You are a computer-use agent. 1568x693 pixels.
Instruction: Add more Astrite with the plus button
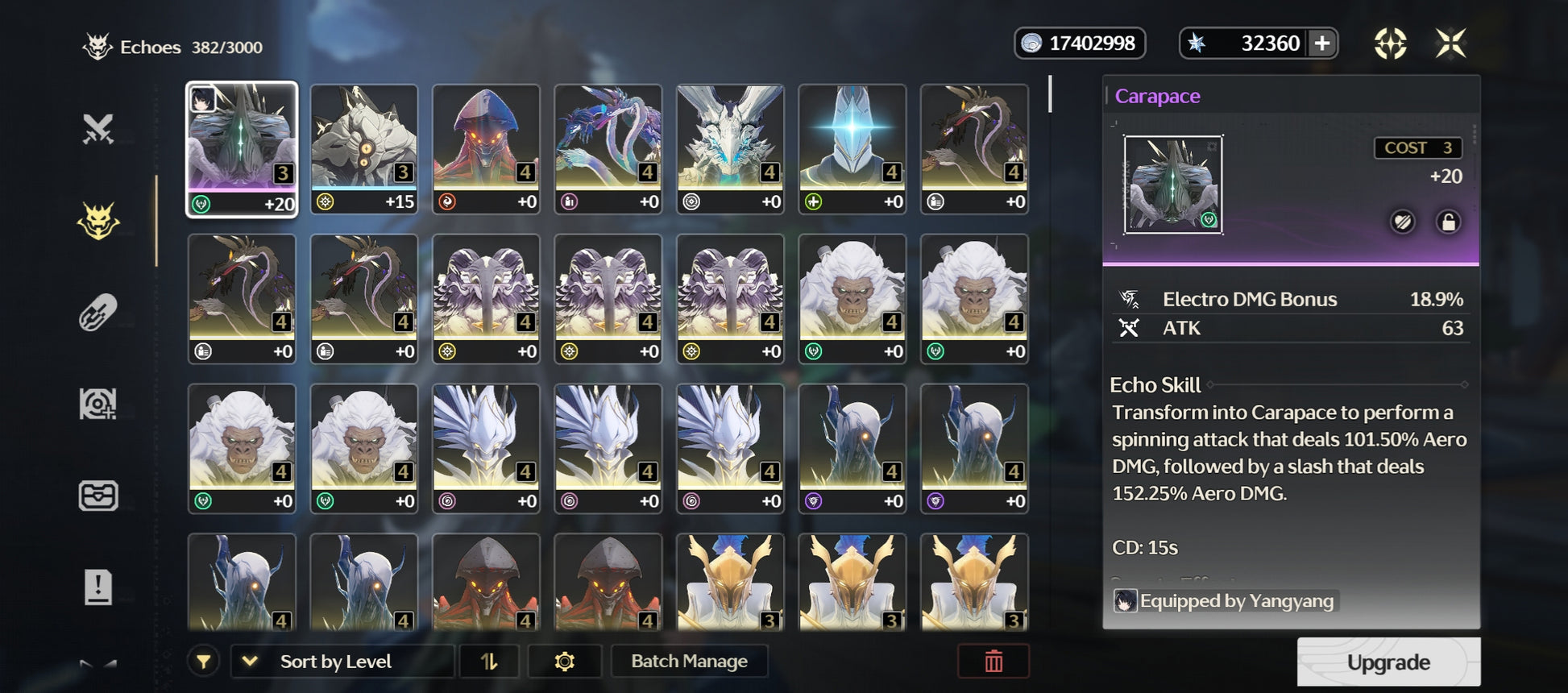(1321, 44)
